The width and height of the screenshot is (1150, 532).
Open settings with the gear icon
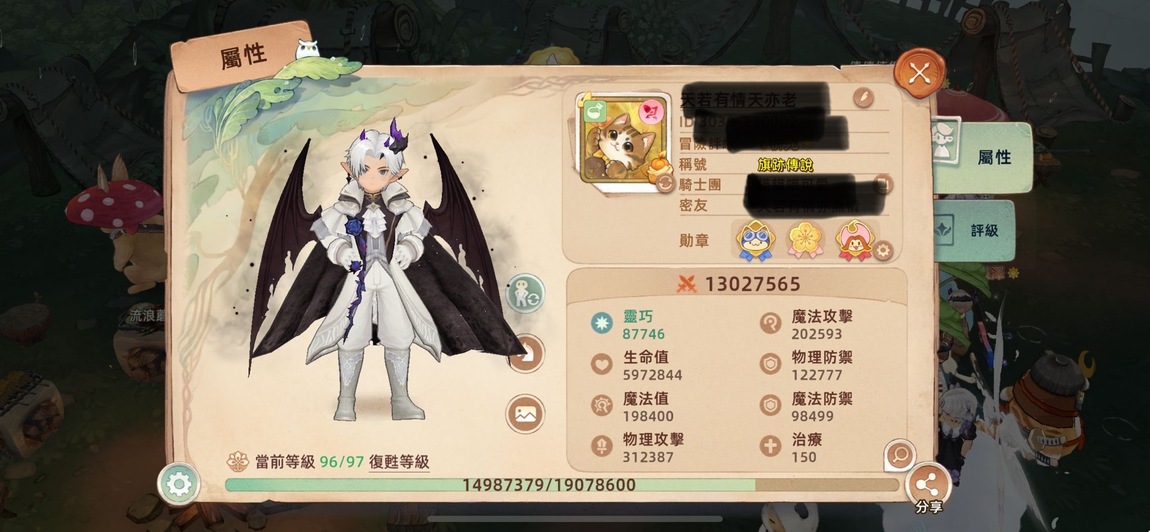(180, 485)
